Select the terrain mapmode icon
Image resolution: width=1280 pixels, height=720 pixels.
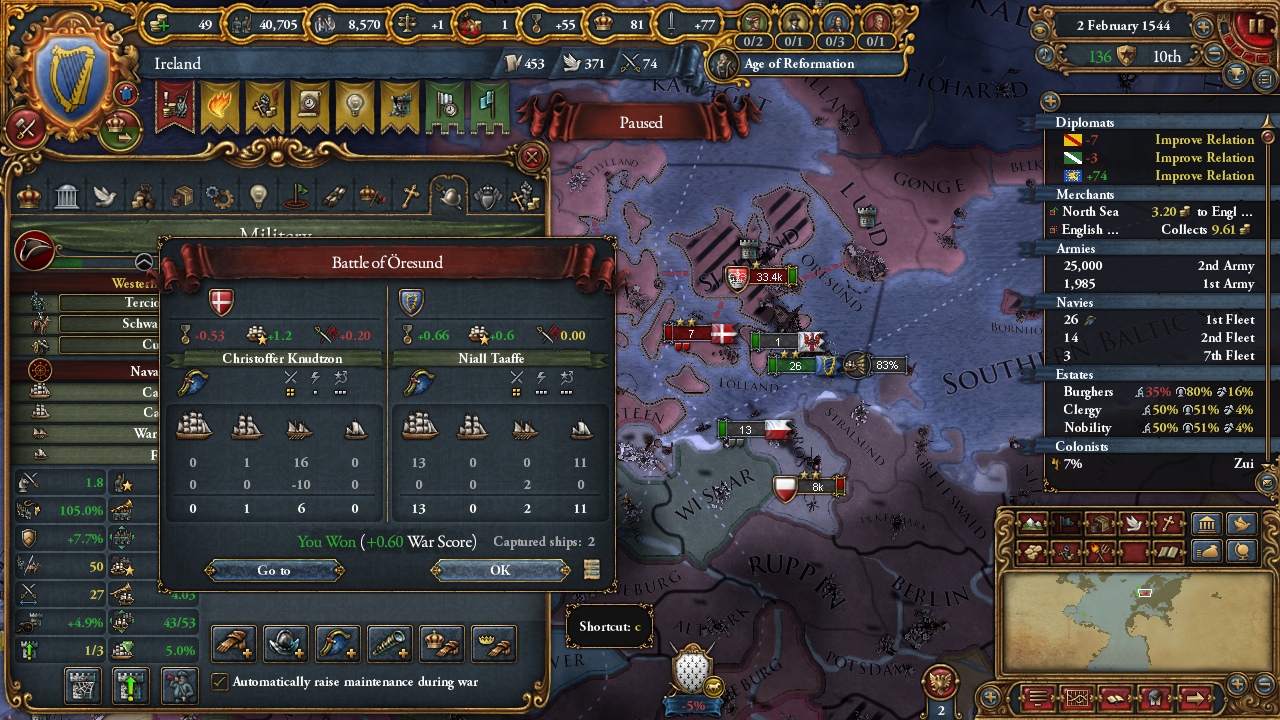(1032, 522)
